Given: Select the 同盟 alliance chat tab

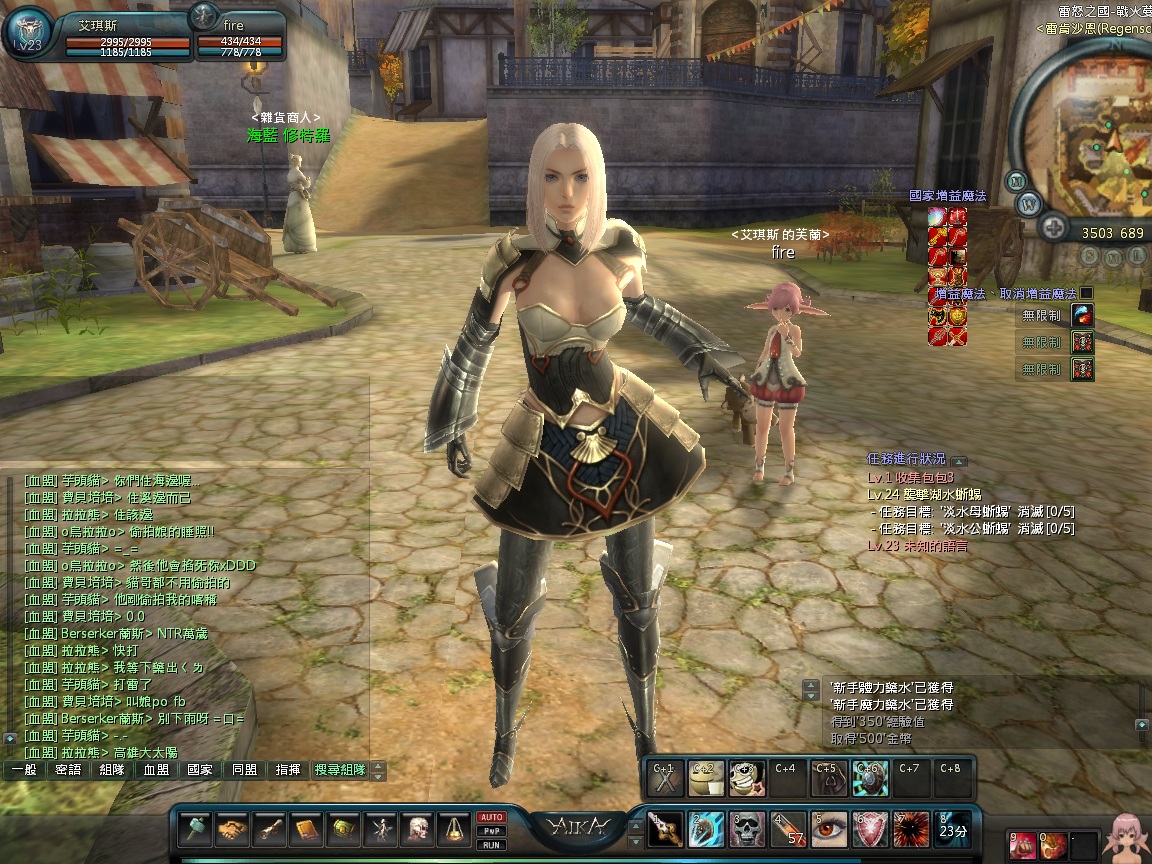Looking at the screenshot, I should tap(244, 770).
